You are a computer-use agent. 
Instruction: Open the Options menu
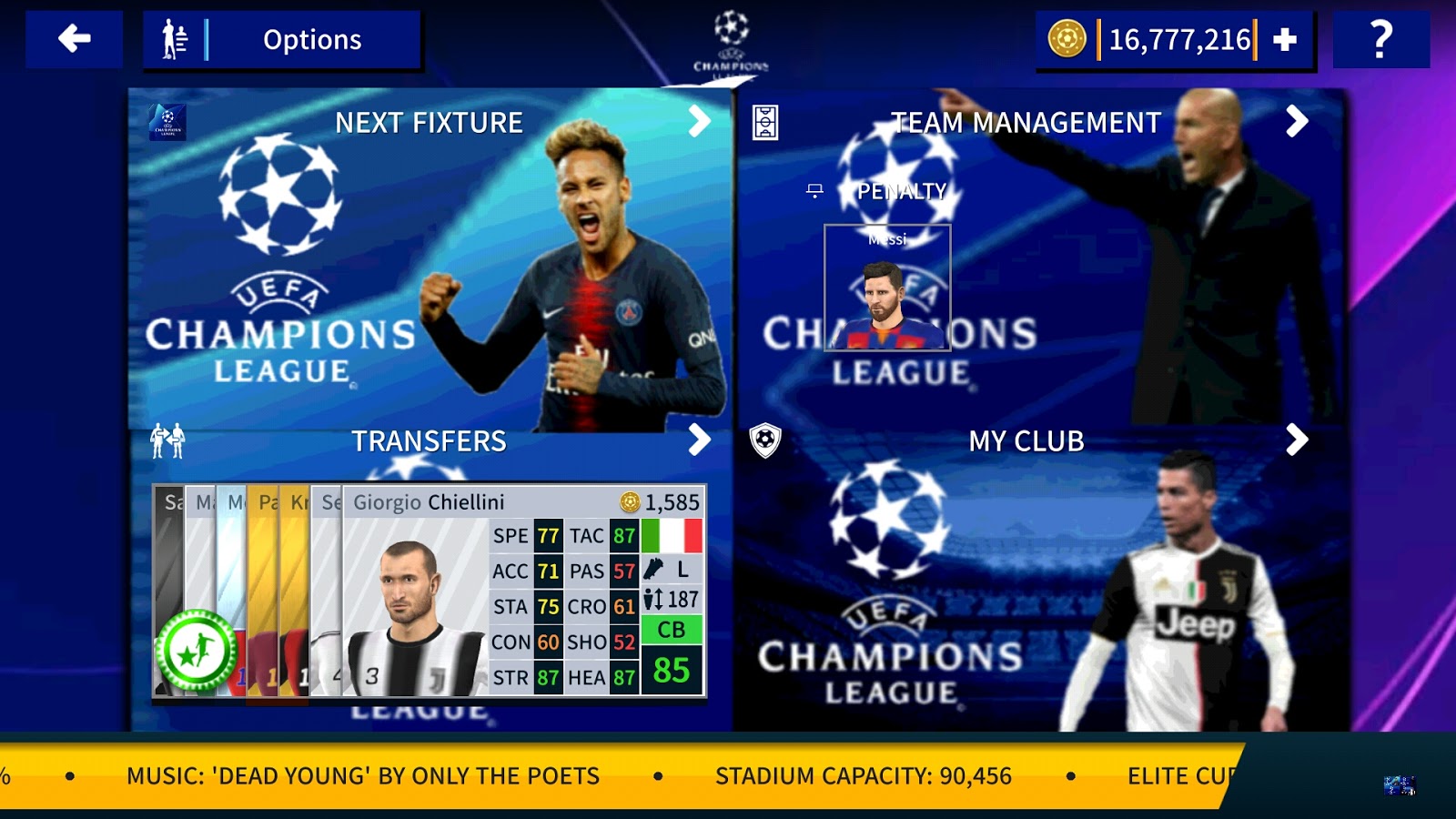click(311, 39)
